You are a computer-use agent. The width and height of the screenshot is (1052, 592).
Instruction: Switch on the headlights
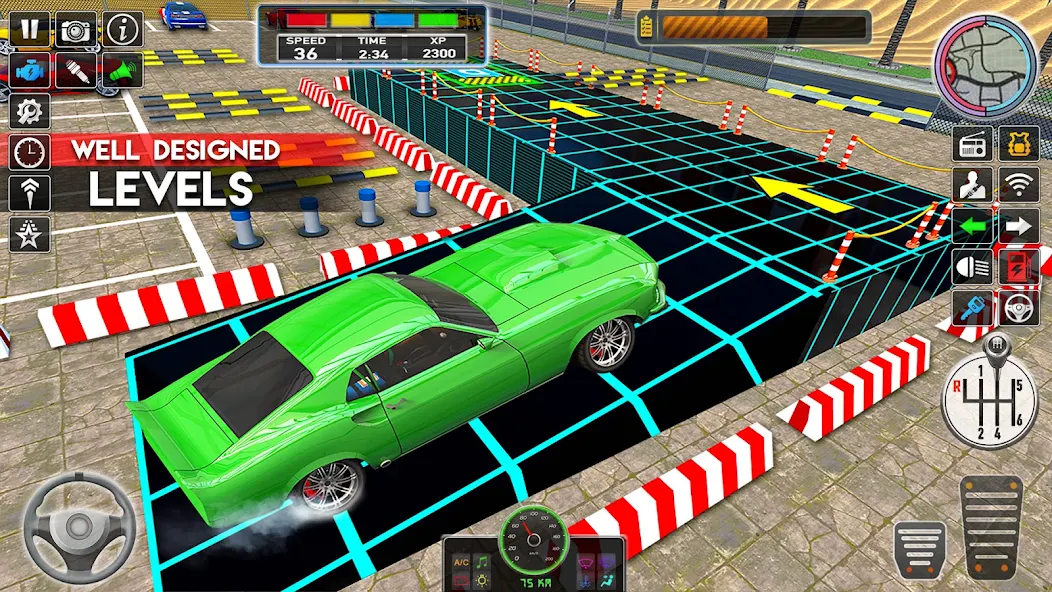[x=971, y=267]
